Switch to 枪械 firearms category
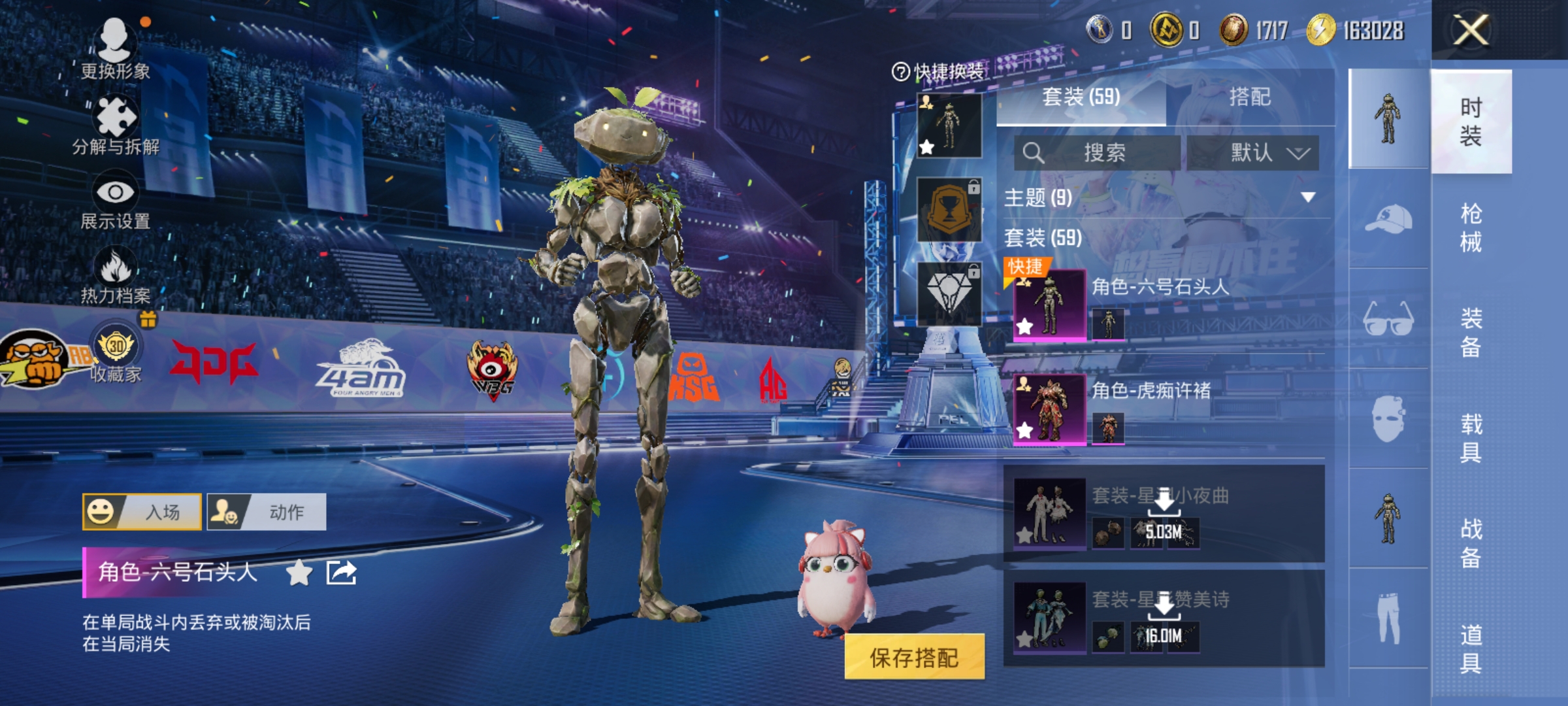Image resolution: width=1568 pixels, height=706 pixels. click(x=1471, y=227)
